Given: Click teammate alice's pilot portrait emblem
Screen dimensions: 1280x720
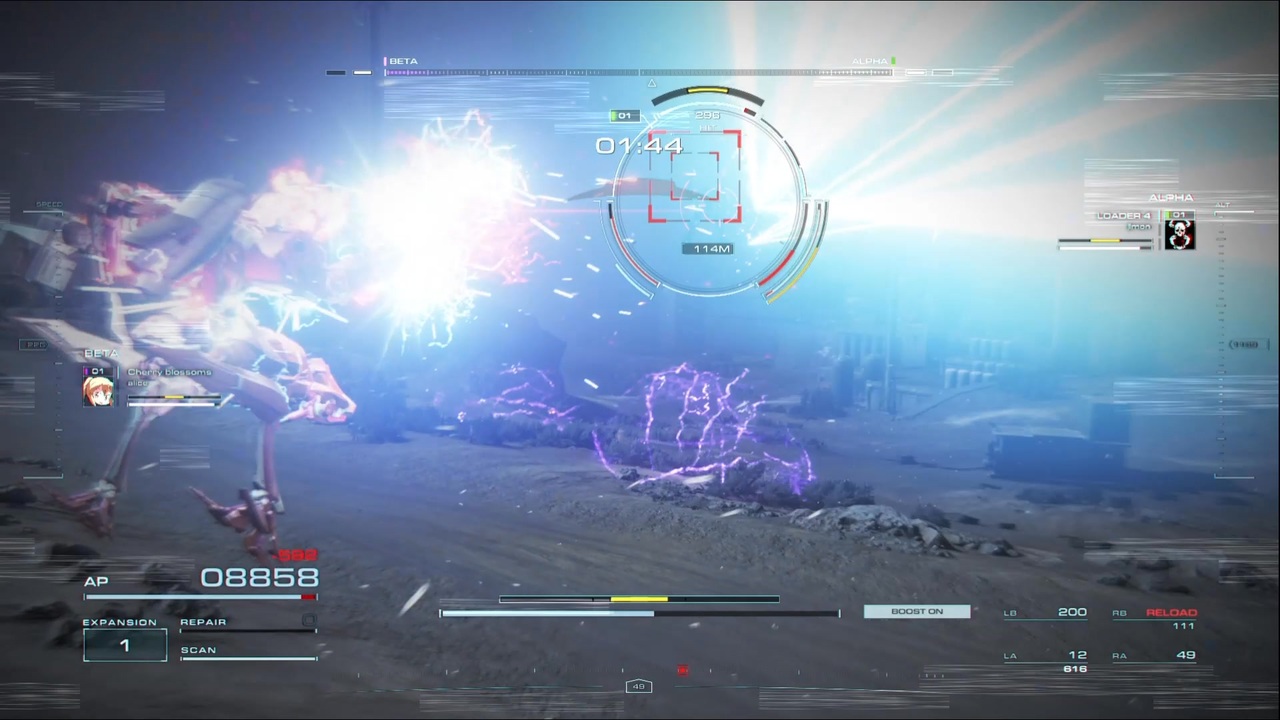Looking at the screenshot, I should pyautogui.click(x=99, y=390).
